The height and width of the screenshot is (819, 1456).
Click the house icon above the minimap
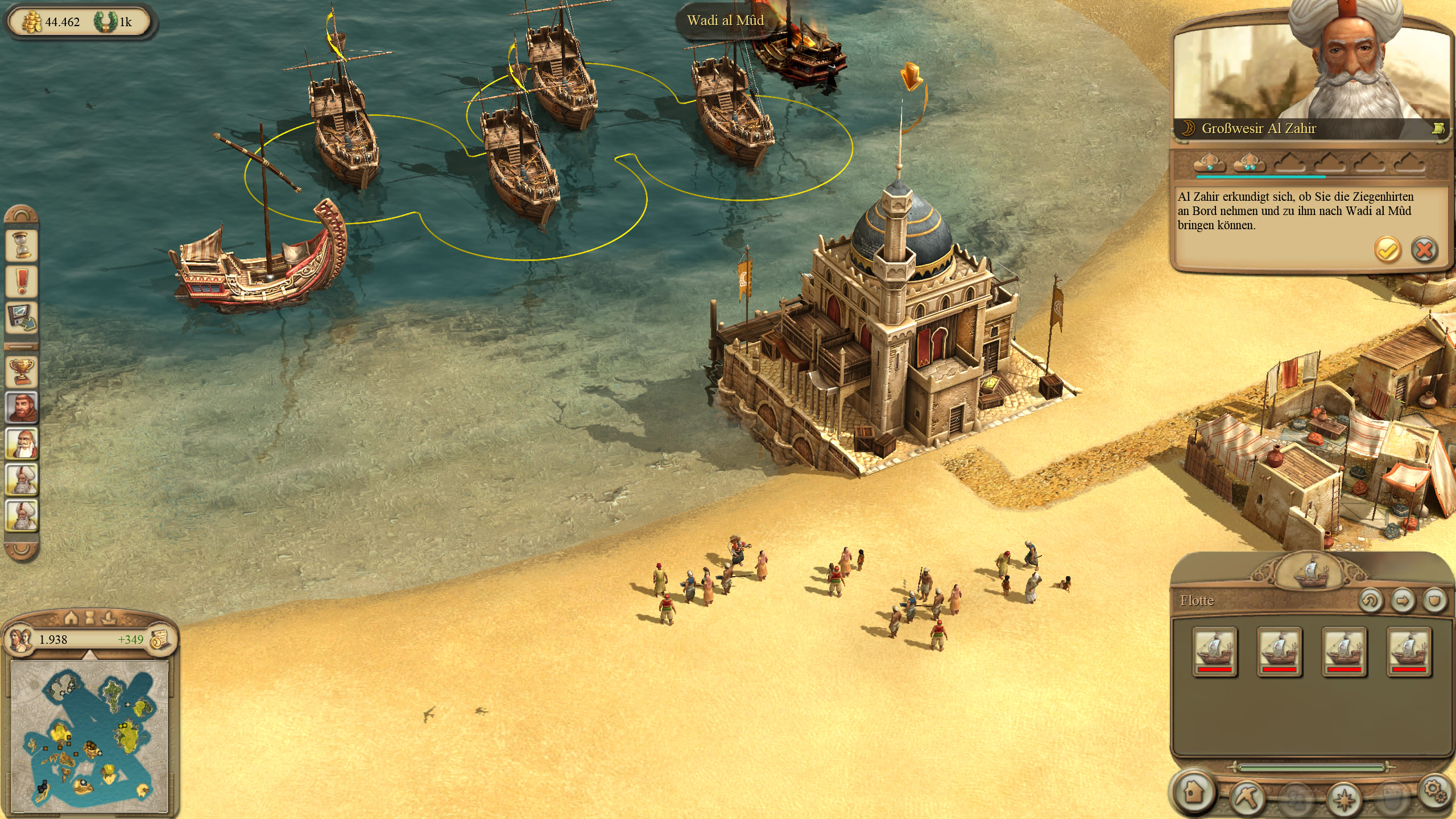[71, 617]
